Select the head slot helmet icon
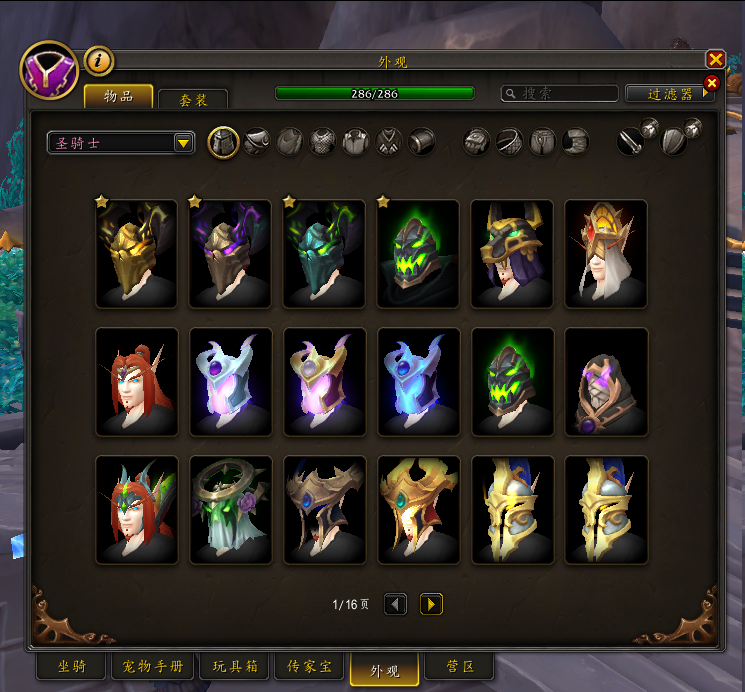The image size is (745, 692). click(x=223, y=142)
